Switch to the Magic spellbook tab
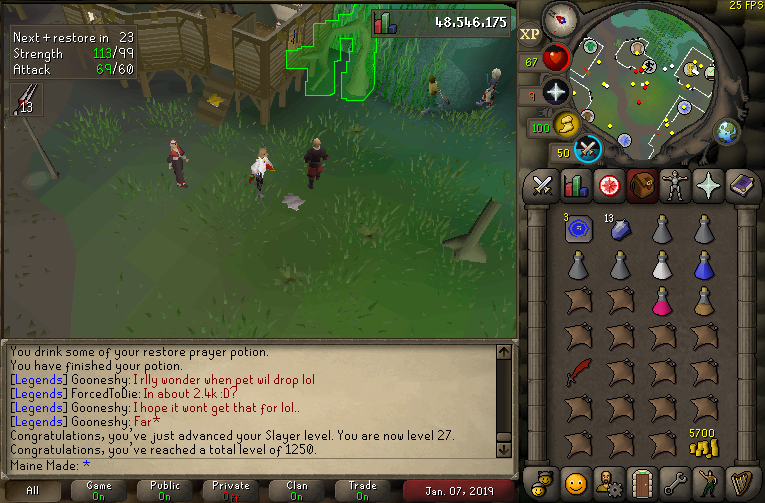765x503 pixels. pos(741,185)
